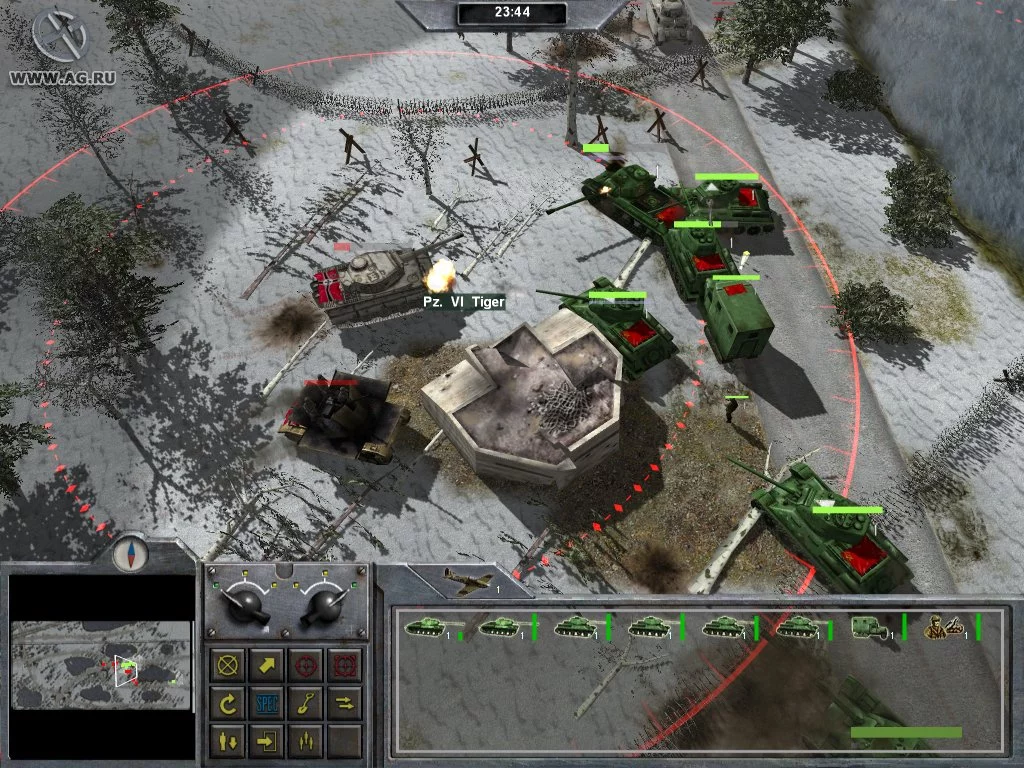Click the double-arrow command button

point(343,704)
